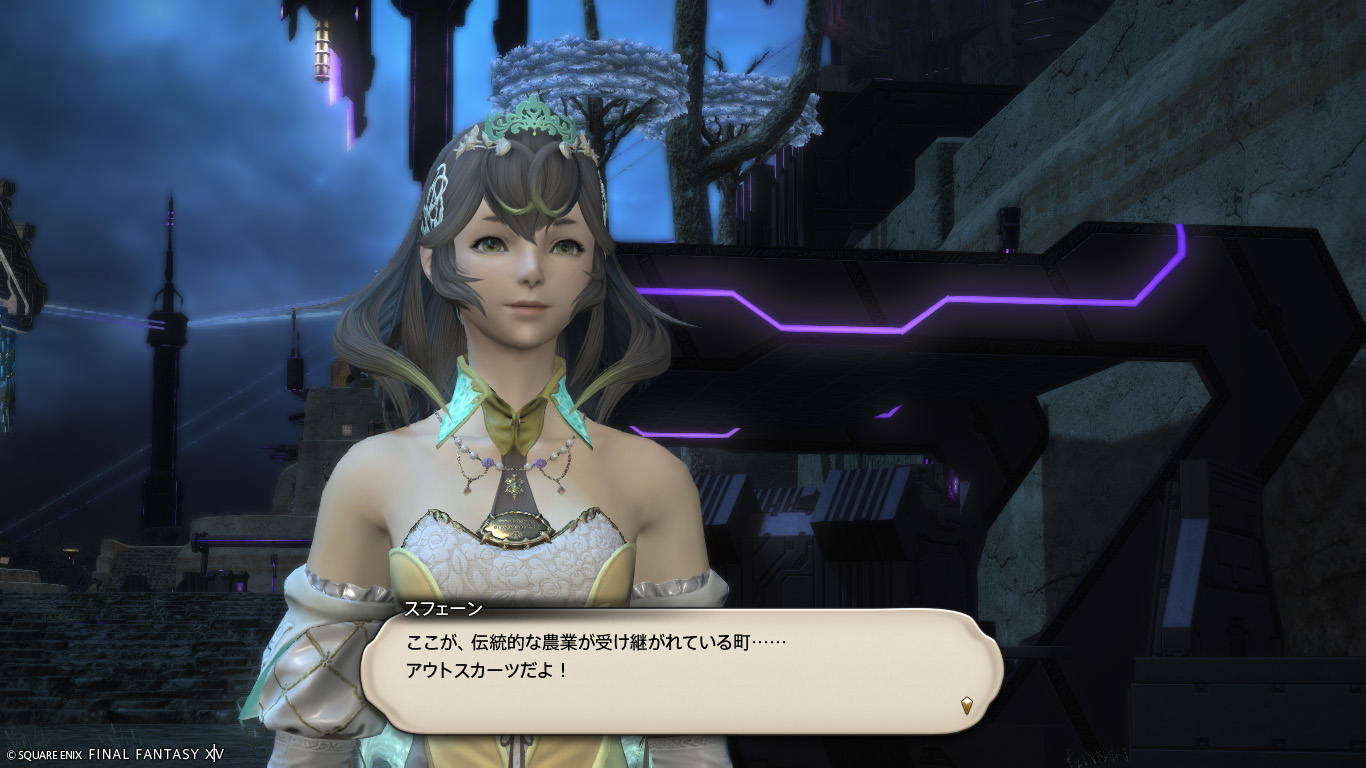Click the golden dialogue continue arrow
Screen dimensions: 1366x768
point(966,705)
